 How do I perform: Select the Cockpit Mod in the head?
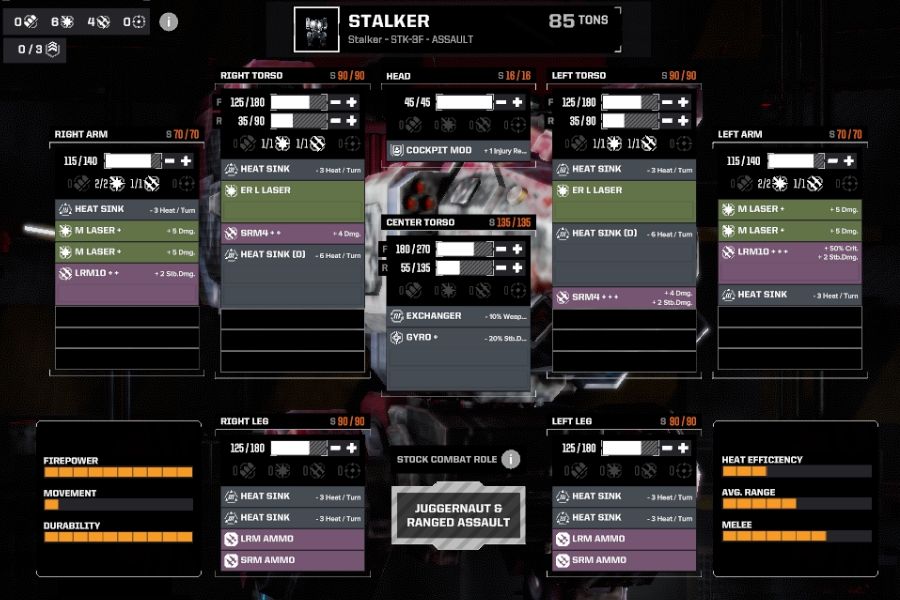(459, 151)
